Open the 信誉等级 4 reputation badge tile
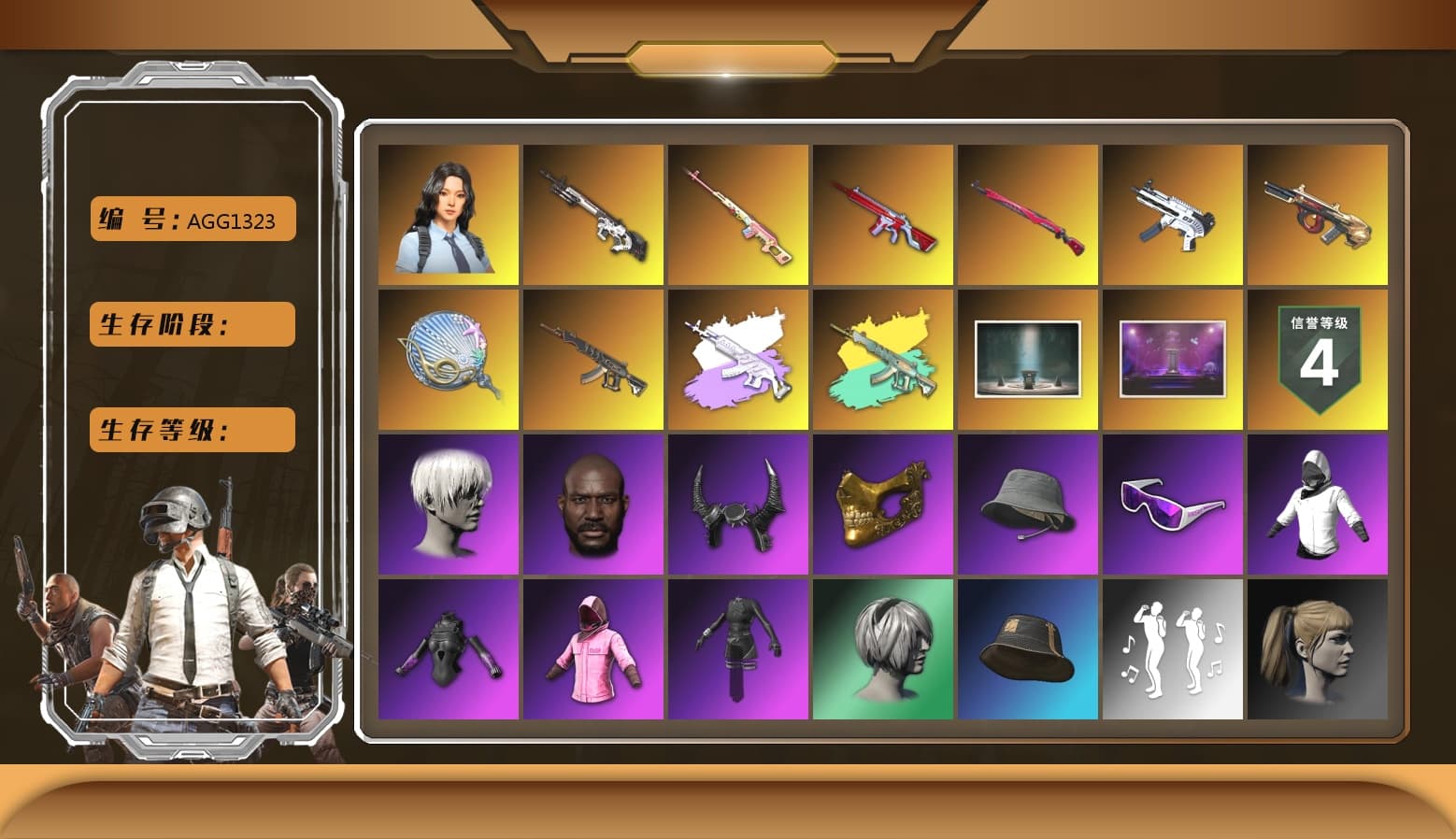The width and height of the screenshot is (1456, 839). (1318, 360)
